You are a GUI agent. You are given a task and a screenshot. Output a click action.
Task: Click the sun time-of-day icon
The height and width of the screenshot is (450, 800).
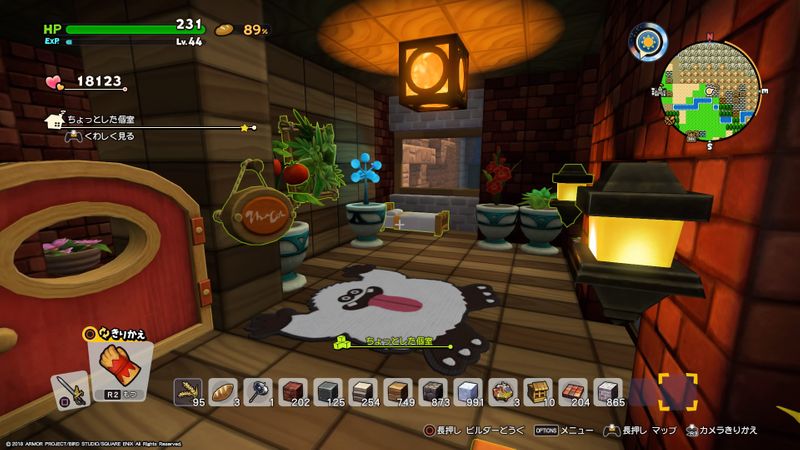click(x=648, y=42)
